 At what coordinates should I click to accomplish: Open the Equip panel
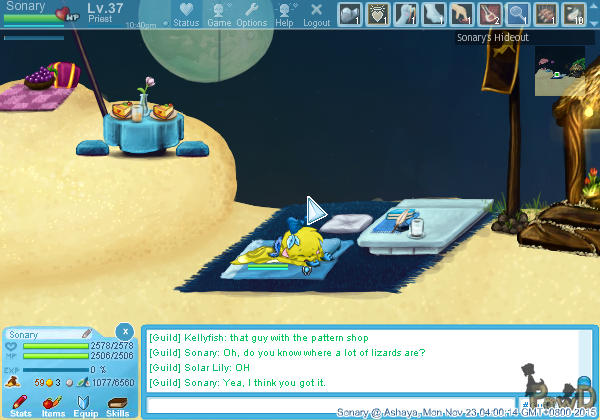point(85,404)
